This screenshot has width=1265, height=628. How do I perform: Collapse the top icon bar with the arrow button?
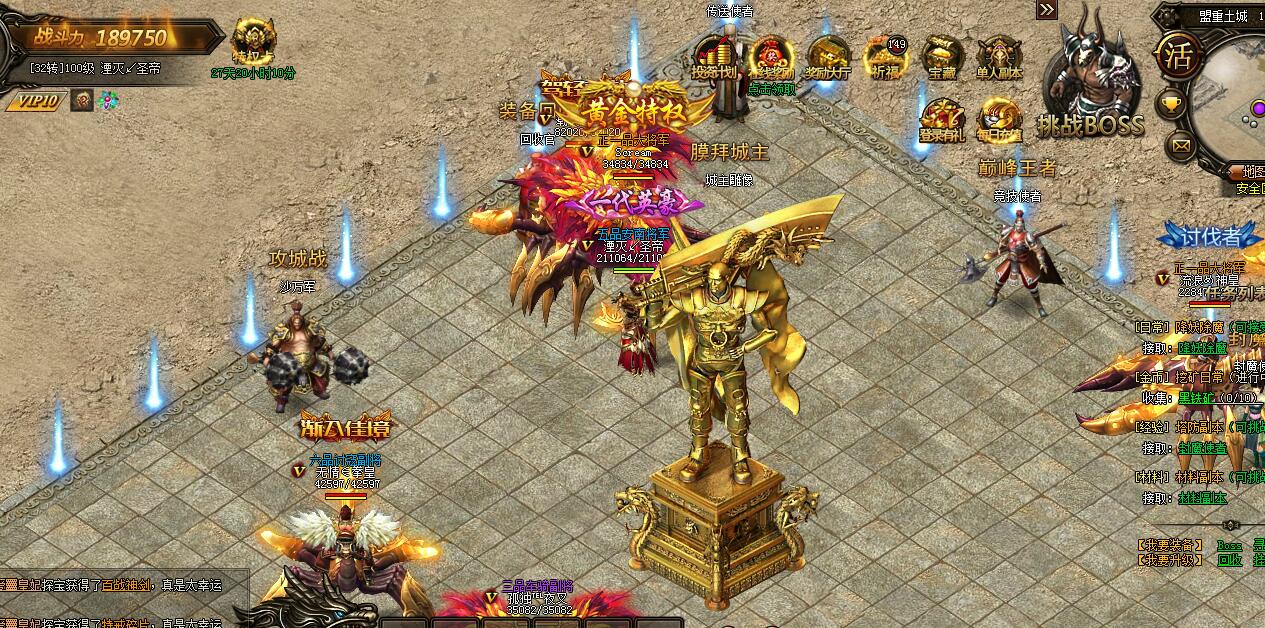tap(1046, 10)
